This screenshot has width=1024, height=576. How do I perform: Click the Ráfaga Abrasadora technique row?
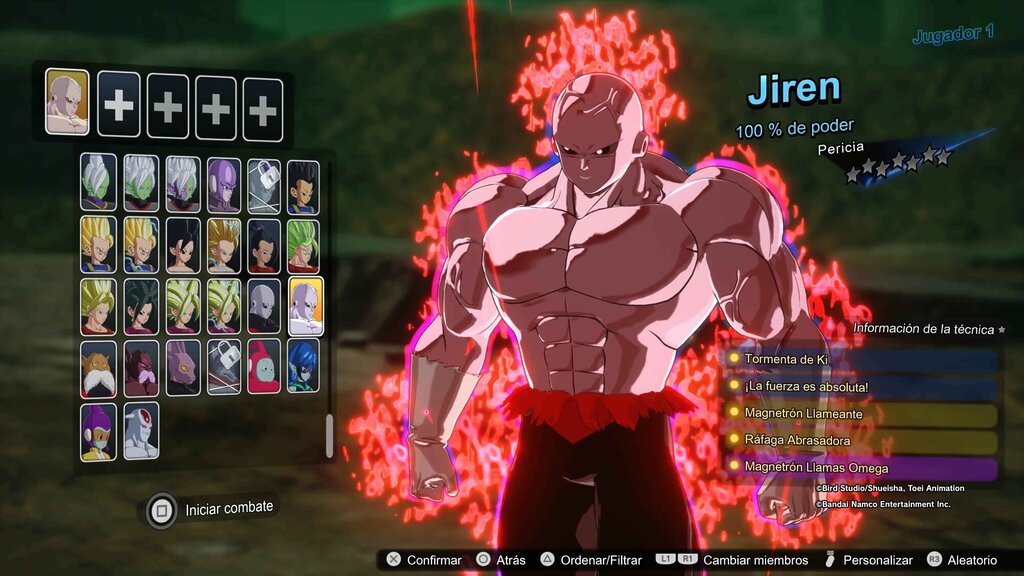(862, 440)
